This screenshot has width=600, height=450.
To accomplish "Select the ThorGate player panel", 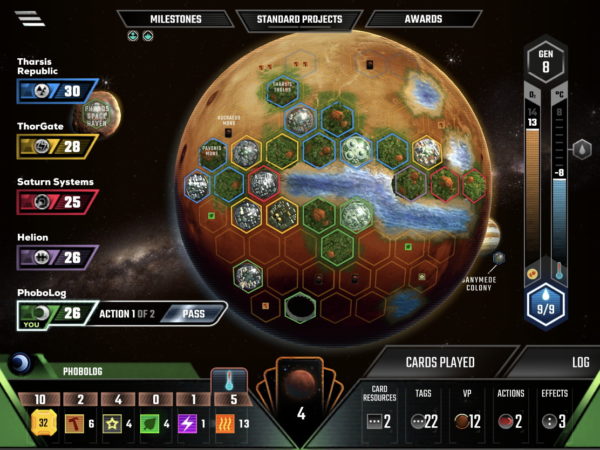I will (x=56, y=147).
